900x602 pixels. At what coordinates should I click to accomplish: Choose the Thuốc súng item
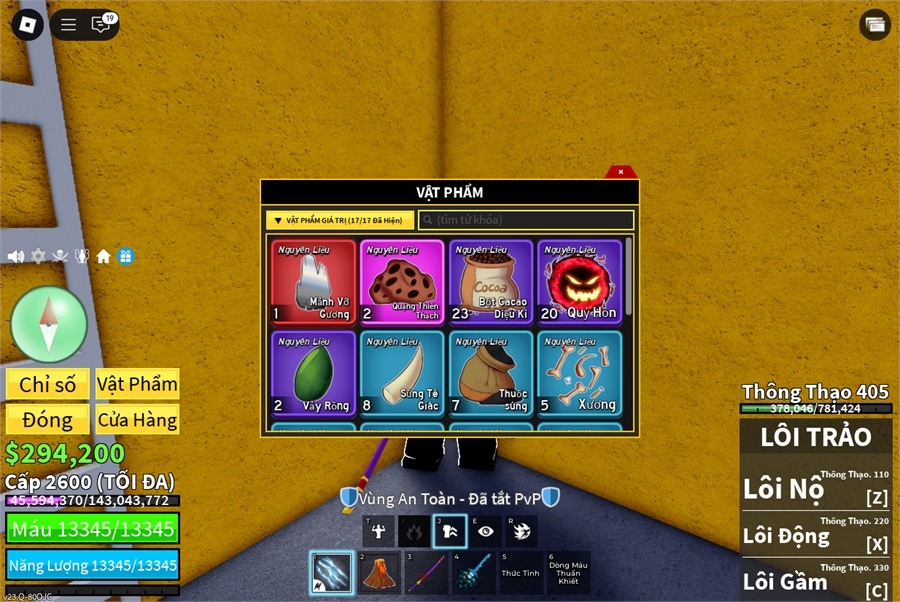490,373
